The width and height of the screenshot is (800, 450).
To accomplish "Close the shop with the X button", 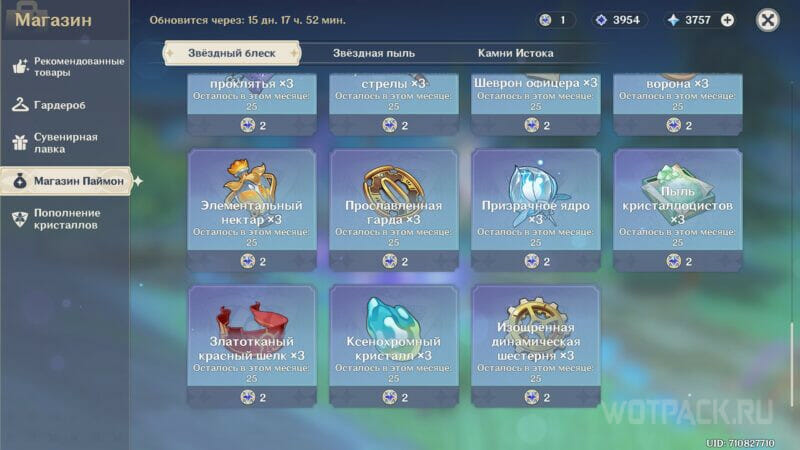I will (767, 20).
